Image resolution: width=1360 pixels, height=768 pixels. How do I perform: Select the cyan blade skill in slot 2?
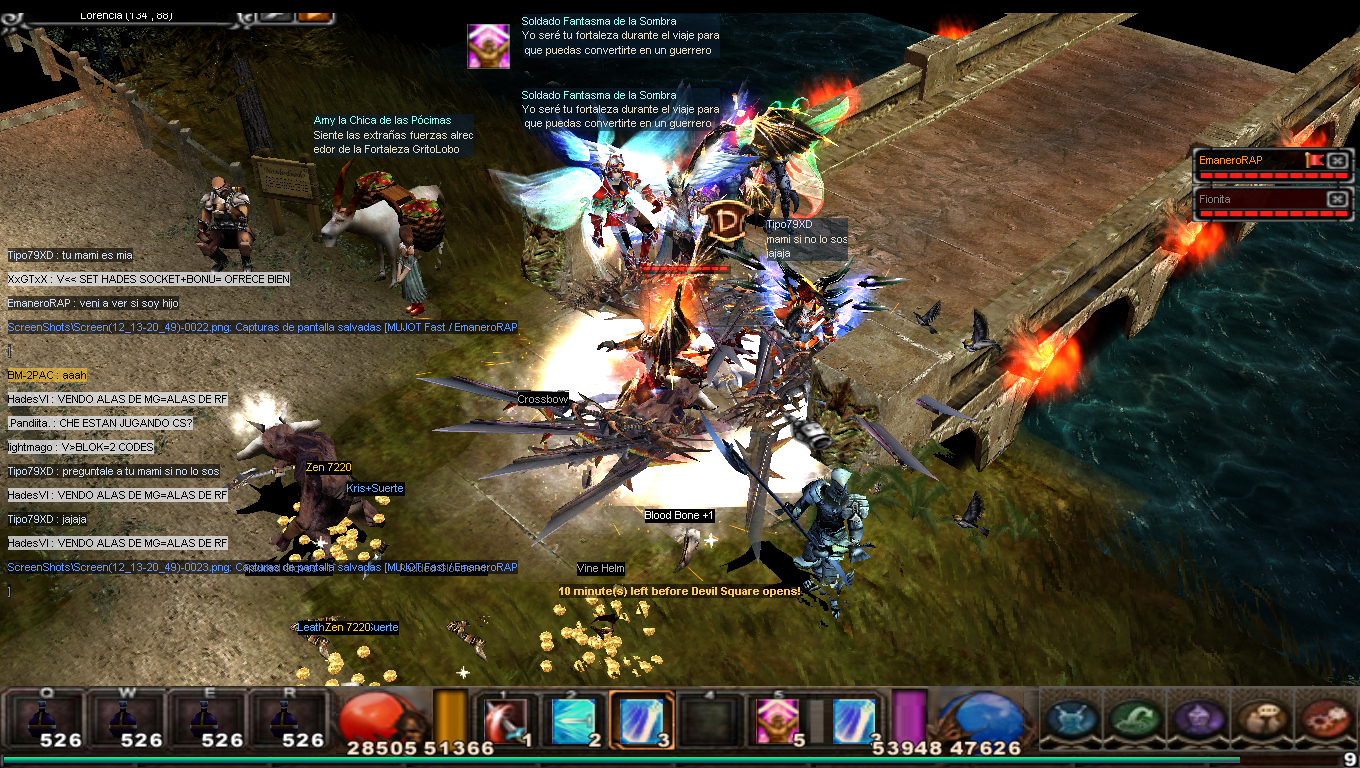point(574,720)
